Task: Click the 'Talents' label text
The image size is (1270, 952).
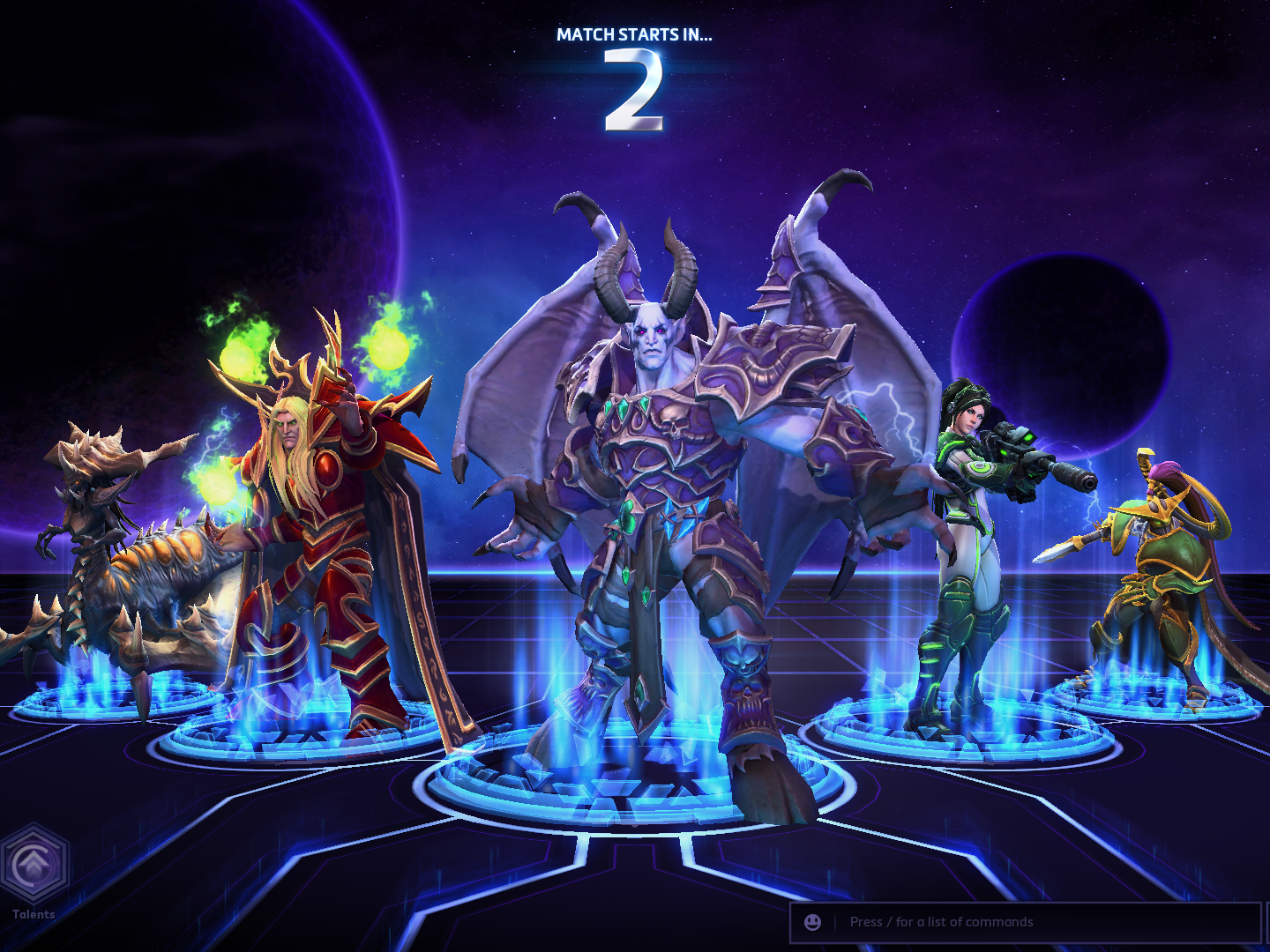Action: (x=35, y=915)
